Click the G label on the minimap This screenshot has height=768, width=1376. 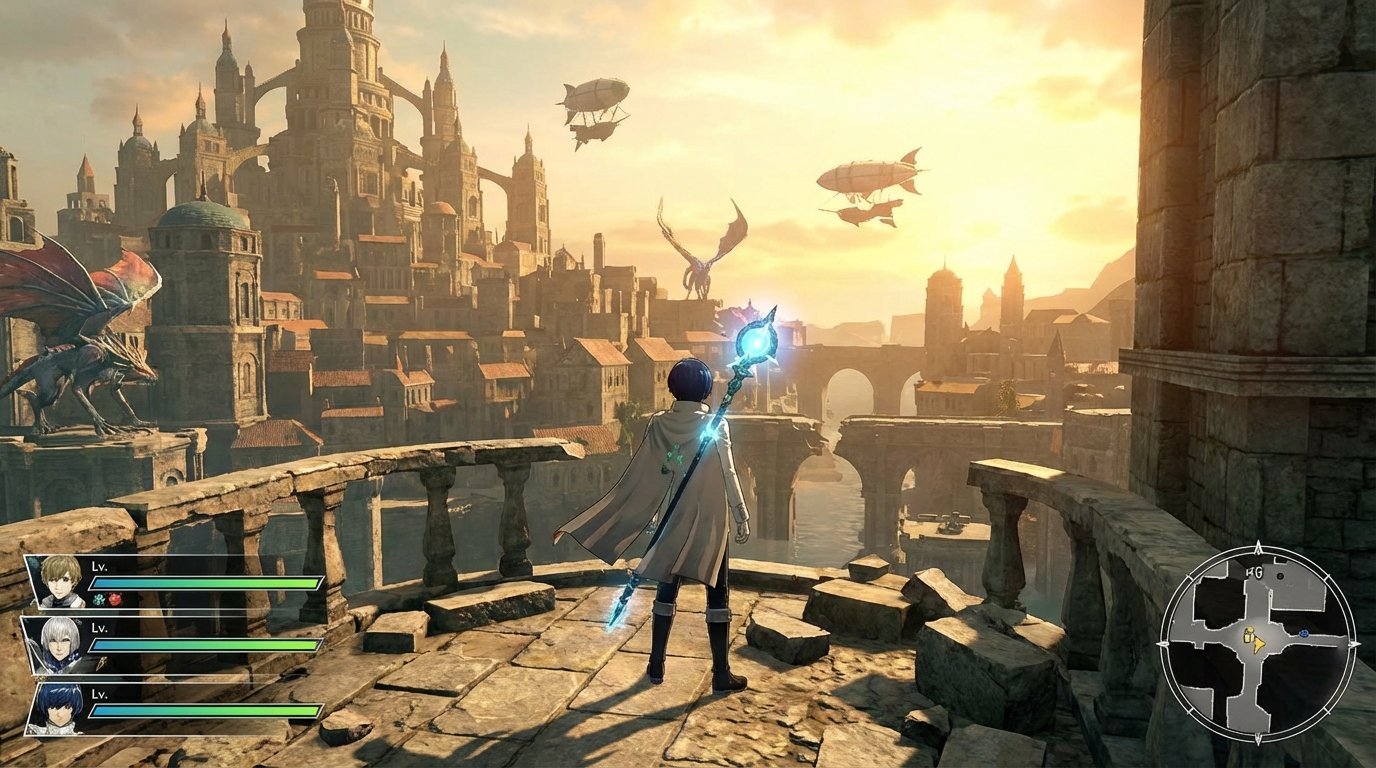pos(1257,570)
